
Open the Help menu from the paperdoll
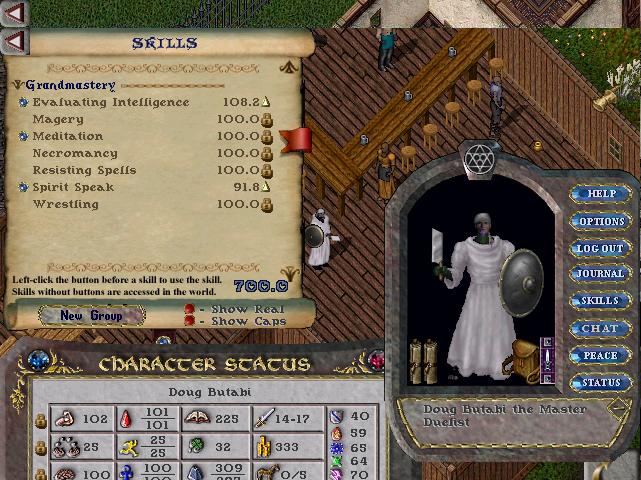[601, 194]
